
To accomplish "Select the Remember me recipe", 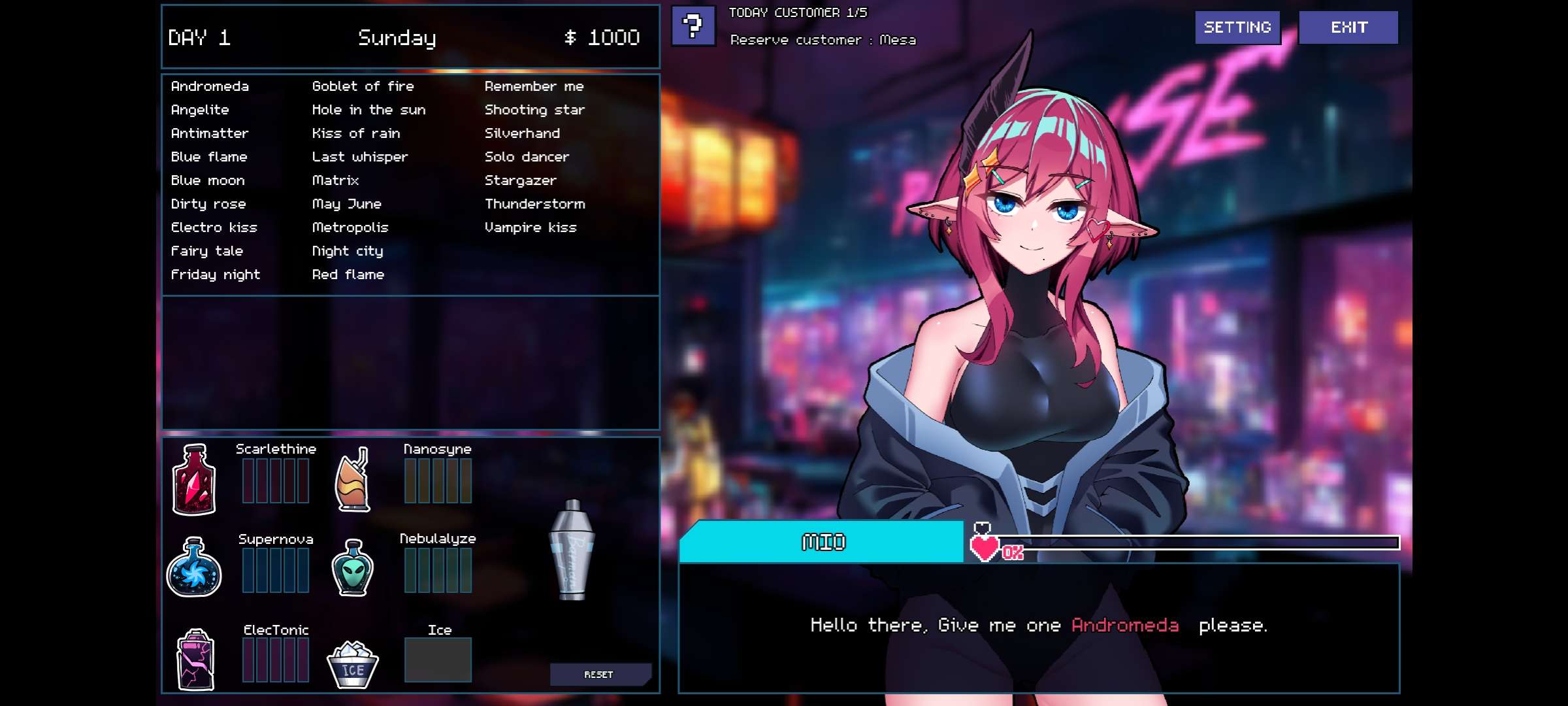I will pos(534,86).
